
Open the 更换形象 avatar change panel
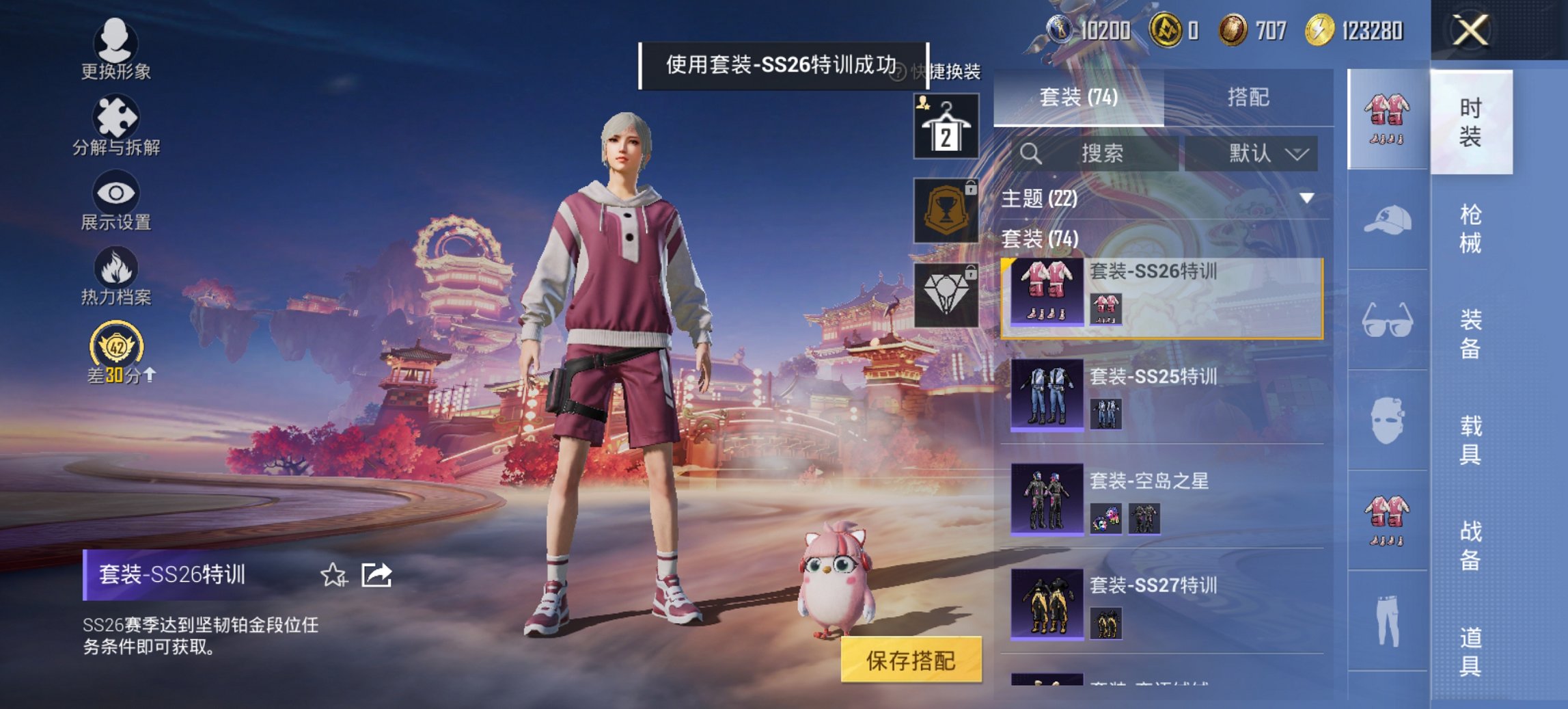(116, 48)
